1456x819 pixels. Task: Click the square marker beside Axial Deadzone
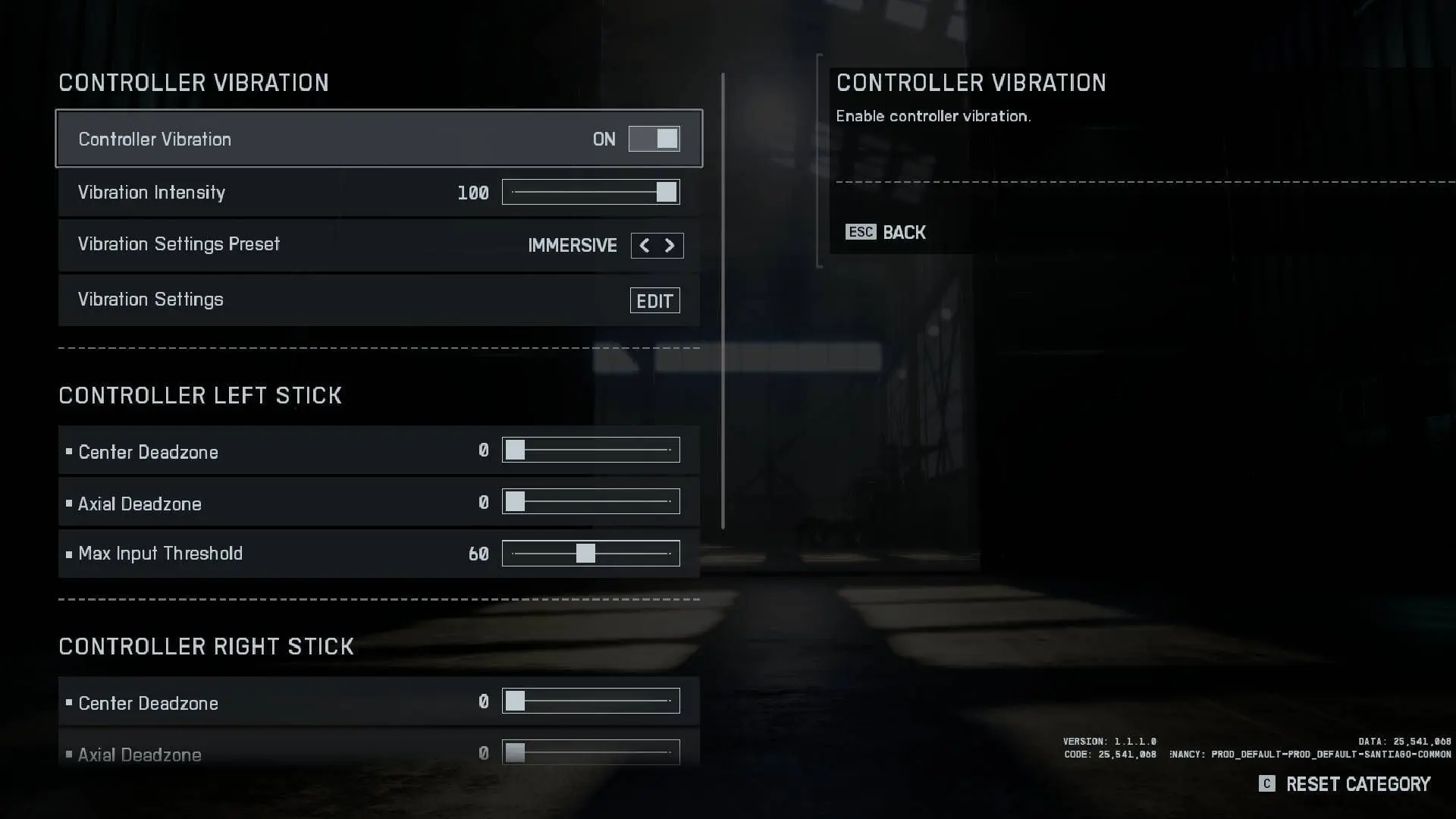click(69, 502)
